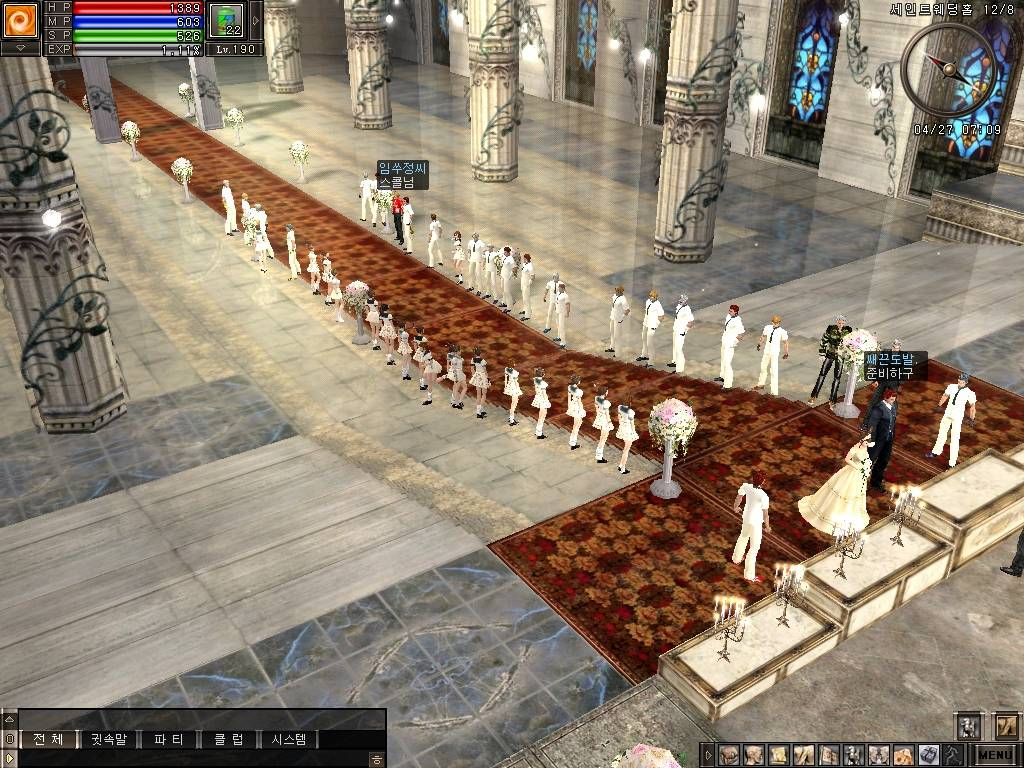The image size is (1024, 768).
Task: Select the 파티 party chat tab
Action: [x=168, y=740]
